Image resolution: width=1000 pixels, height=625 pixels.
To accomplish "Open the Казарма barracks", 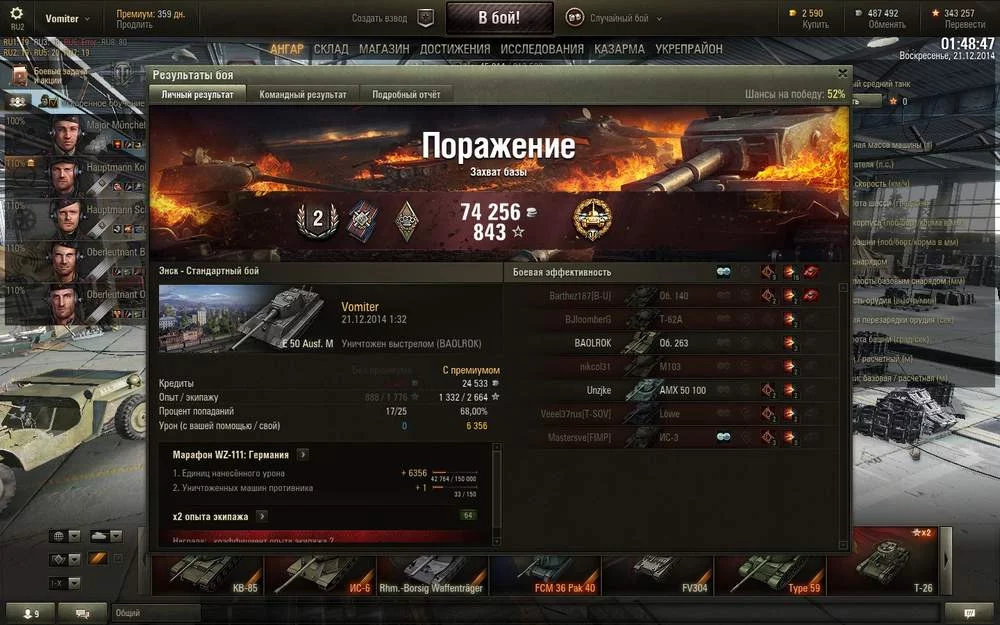I will (x=619, y=49).
